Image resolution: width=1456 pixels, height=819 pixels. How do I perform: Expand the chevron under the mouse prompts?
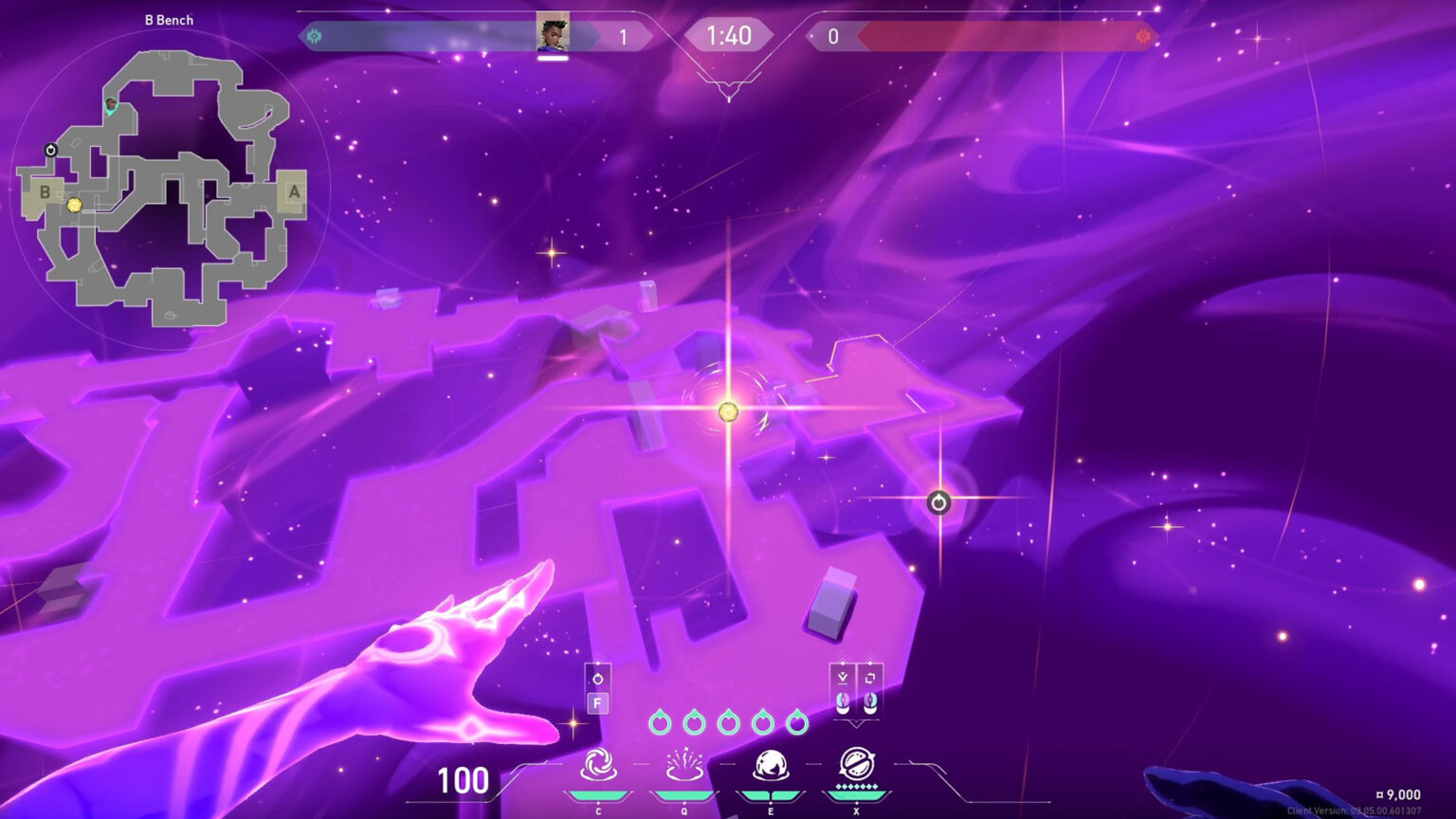point(857,726)
